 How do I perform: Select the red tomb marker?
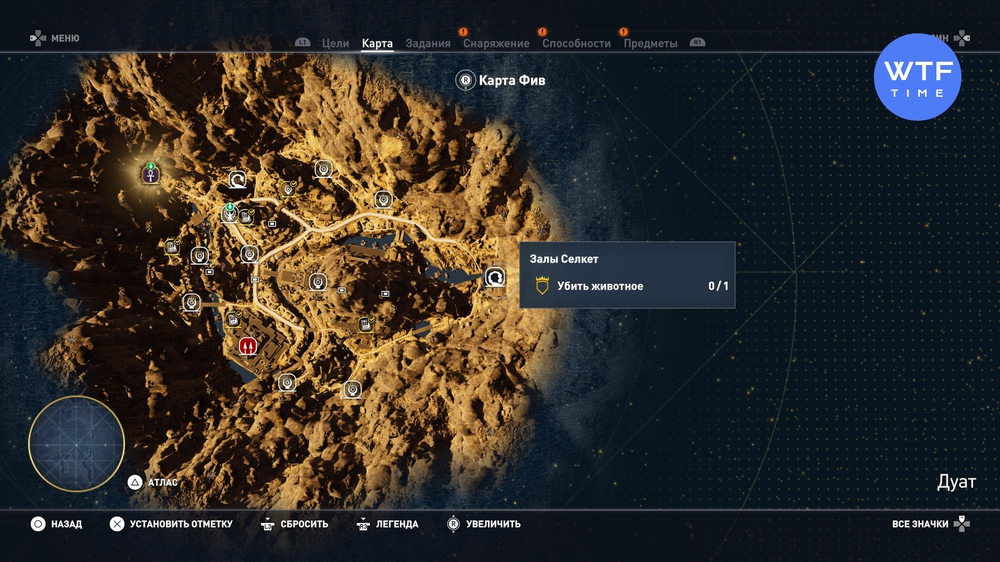[x=249, y=346]
